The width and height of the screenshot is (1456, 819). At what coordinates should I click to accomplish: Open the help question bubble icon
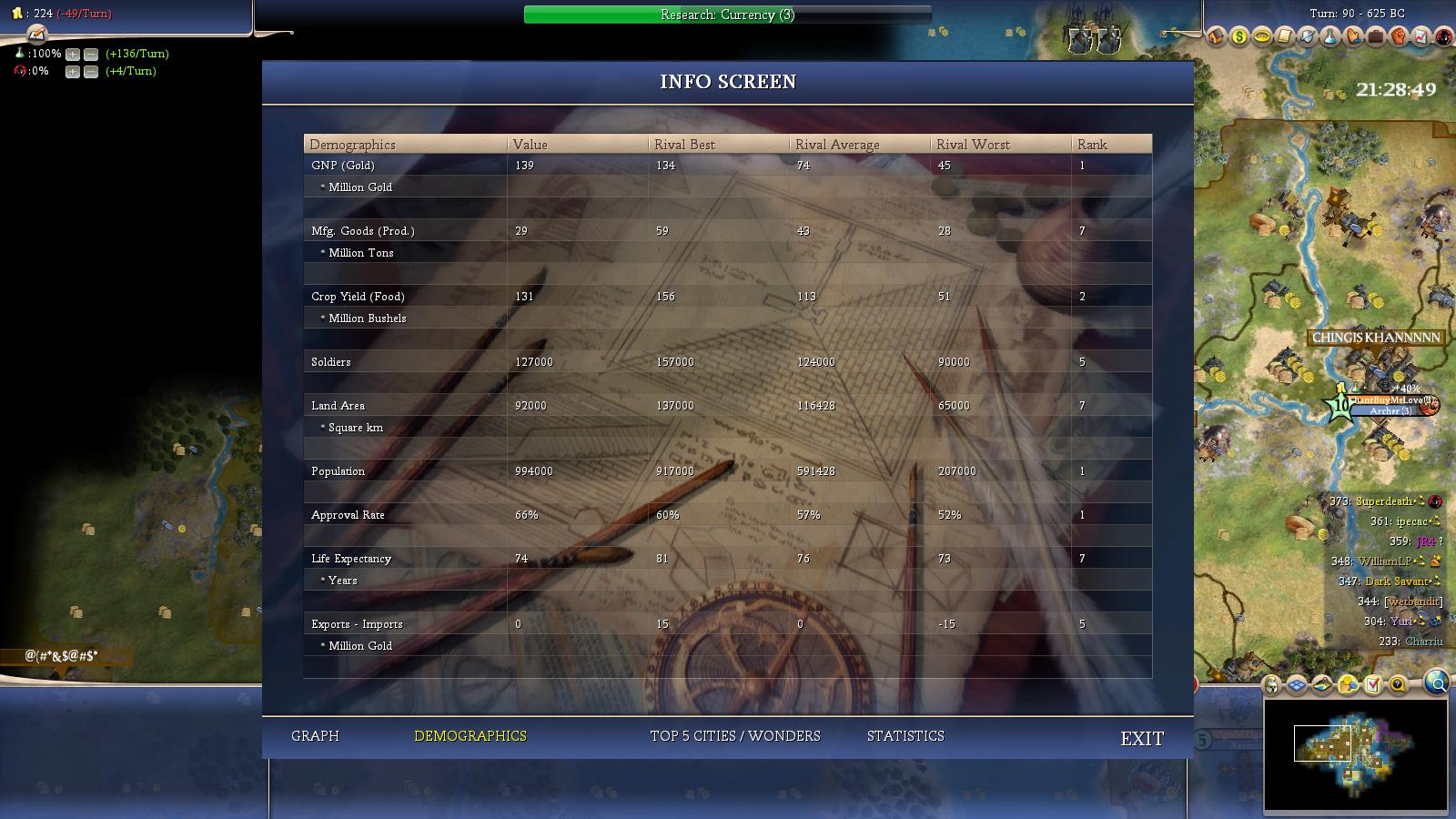pos(1397,684)
